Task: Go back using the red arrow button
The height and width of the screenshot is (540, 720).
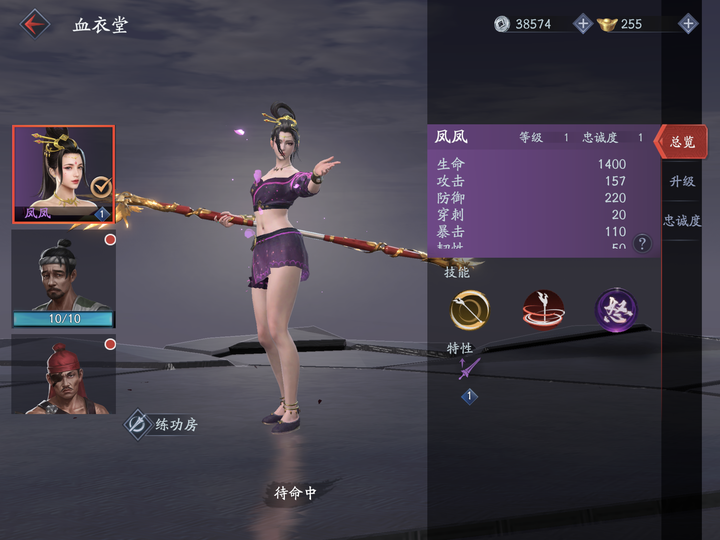Action: pyautogui.click(x=36, y=23)
